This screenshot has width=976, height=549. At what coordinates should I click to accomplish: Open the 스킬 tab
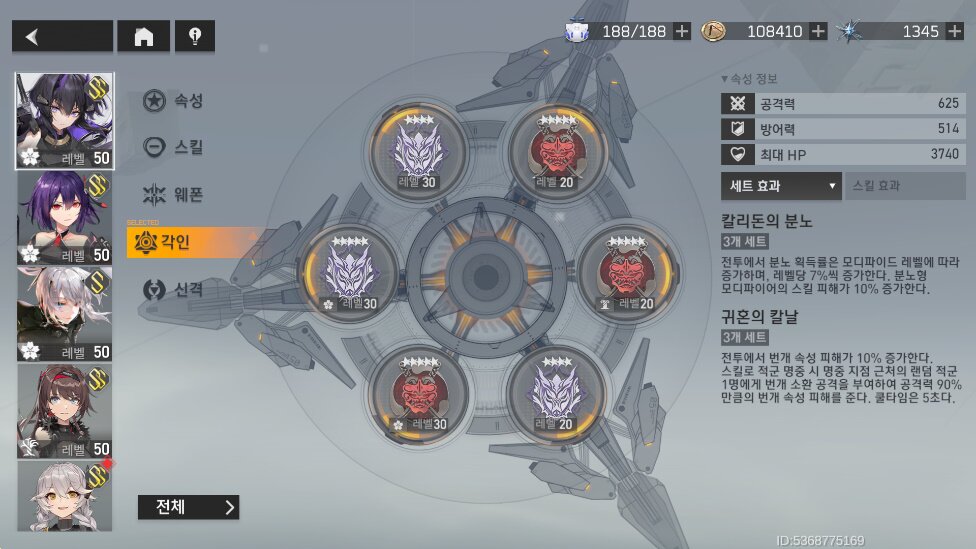pyautogui.click(x=174, y=148)
